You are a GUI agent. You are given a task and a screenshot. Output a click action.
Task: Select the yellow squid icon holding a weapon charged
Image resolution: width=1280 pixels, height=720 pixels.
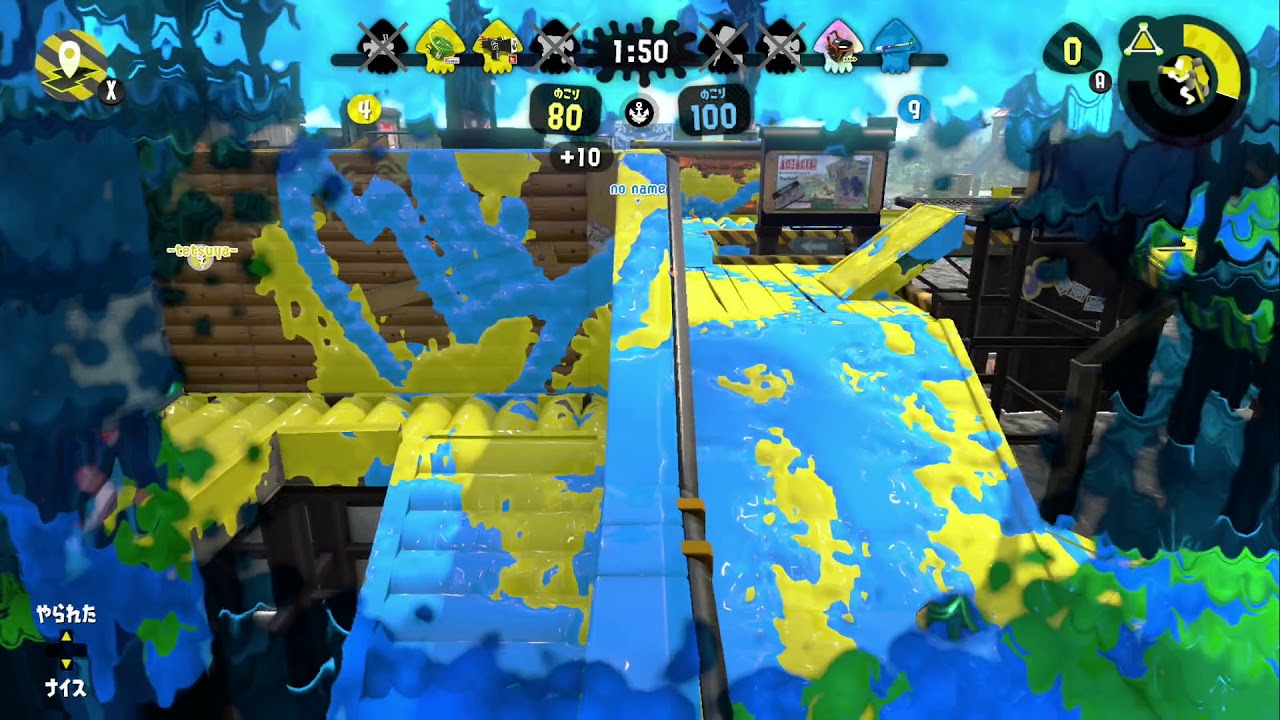tap(496, 48)
